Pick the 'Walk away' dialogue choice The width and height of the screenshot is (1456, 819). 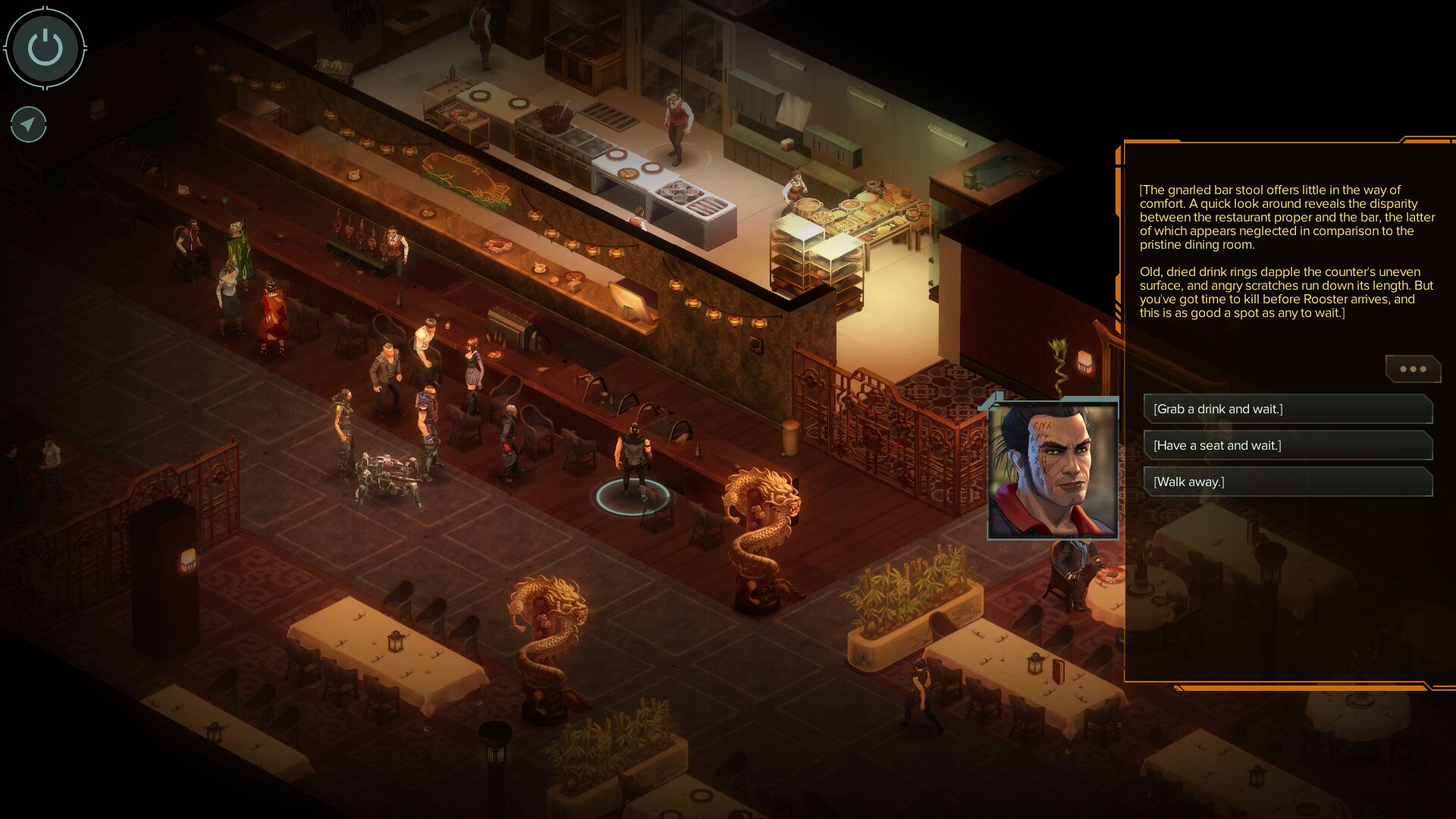[x=1287, y=482]
